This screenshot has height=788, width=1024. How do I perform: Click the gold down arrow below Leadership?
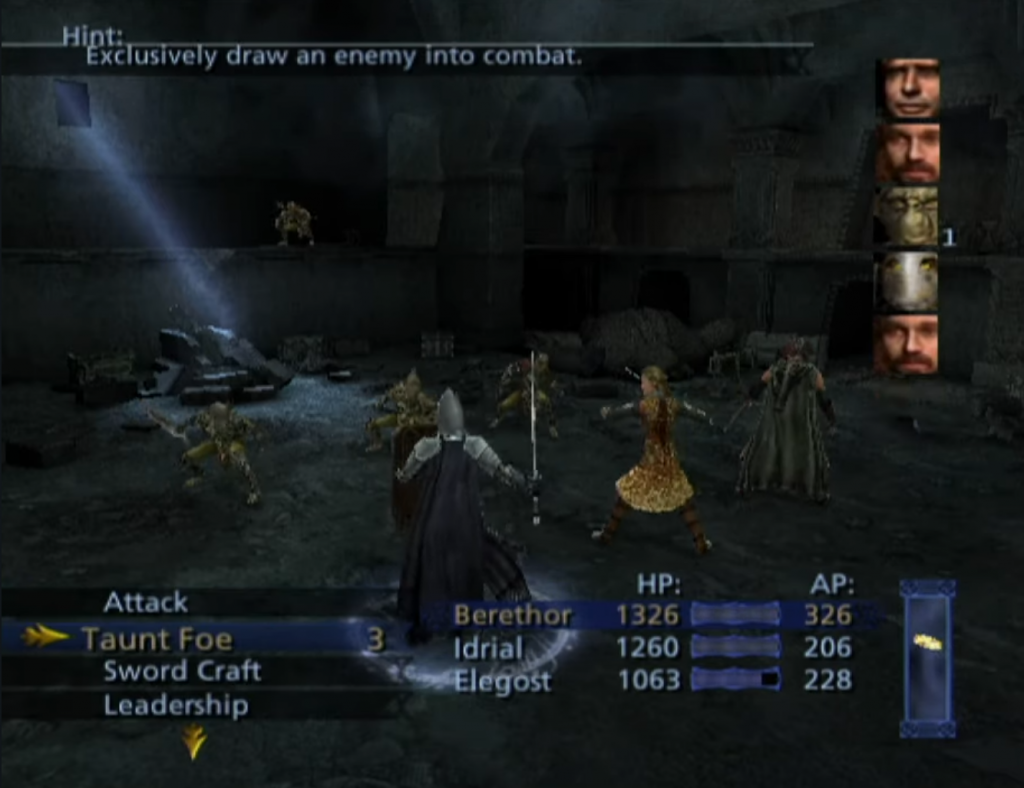point(194,741)
